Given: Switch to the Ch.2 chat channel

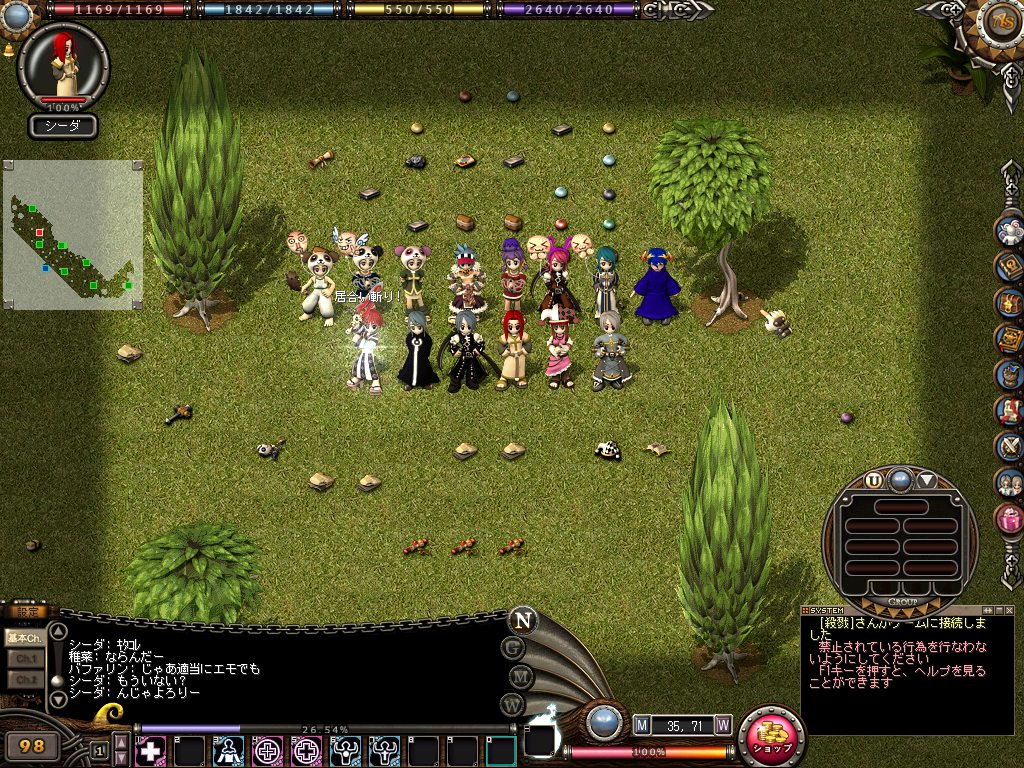Looking at the screenshot, I should (x=24, y=680).
